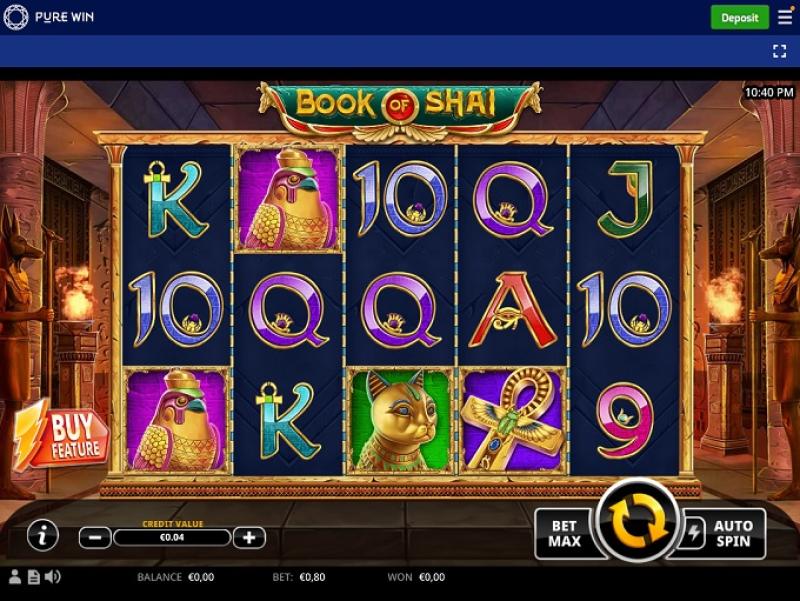Open the game rules document icon
This screenshot has height=601, width=800.
point(34,577)
